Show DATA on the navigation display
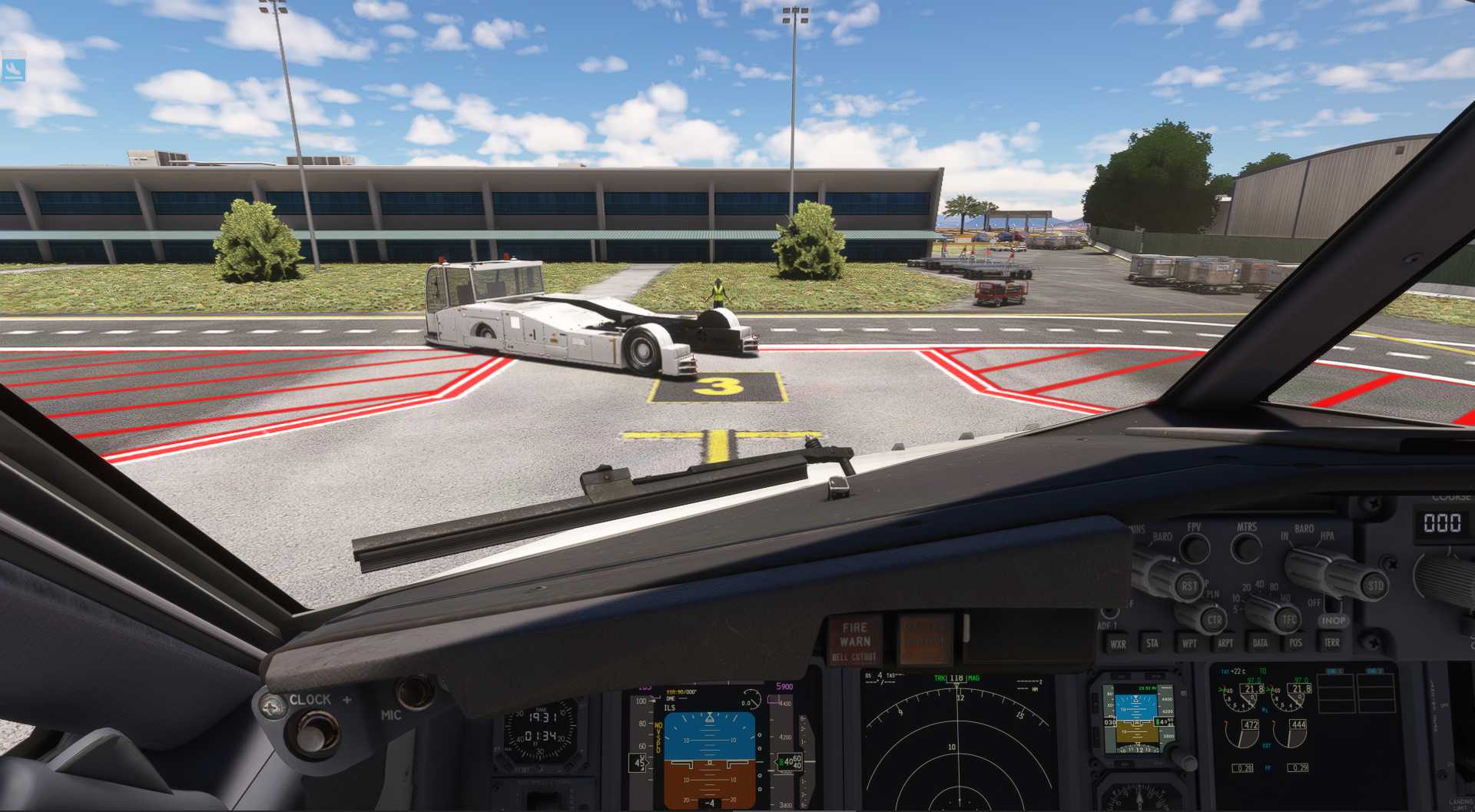 pos(1261,643)
